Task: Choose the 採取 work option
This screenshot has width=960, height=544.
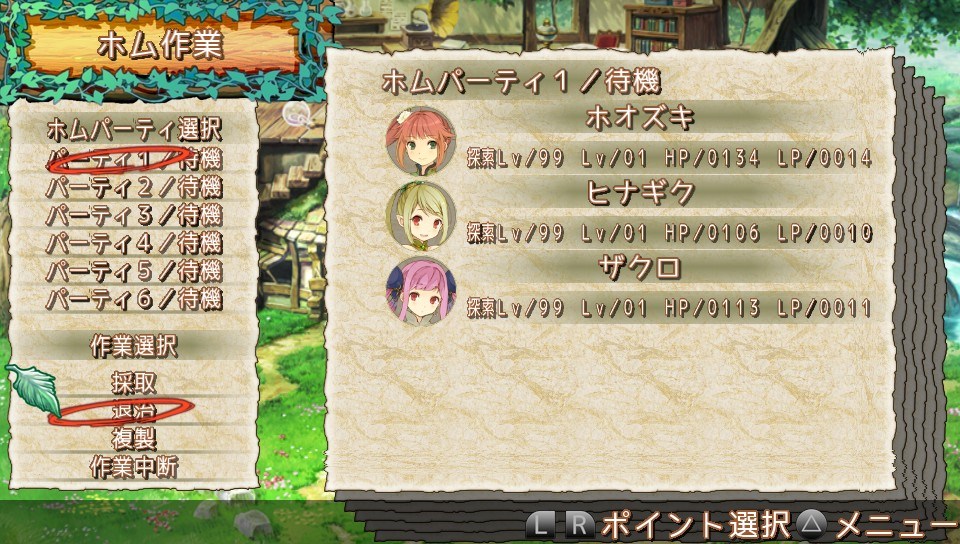Action: [134, 383]
